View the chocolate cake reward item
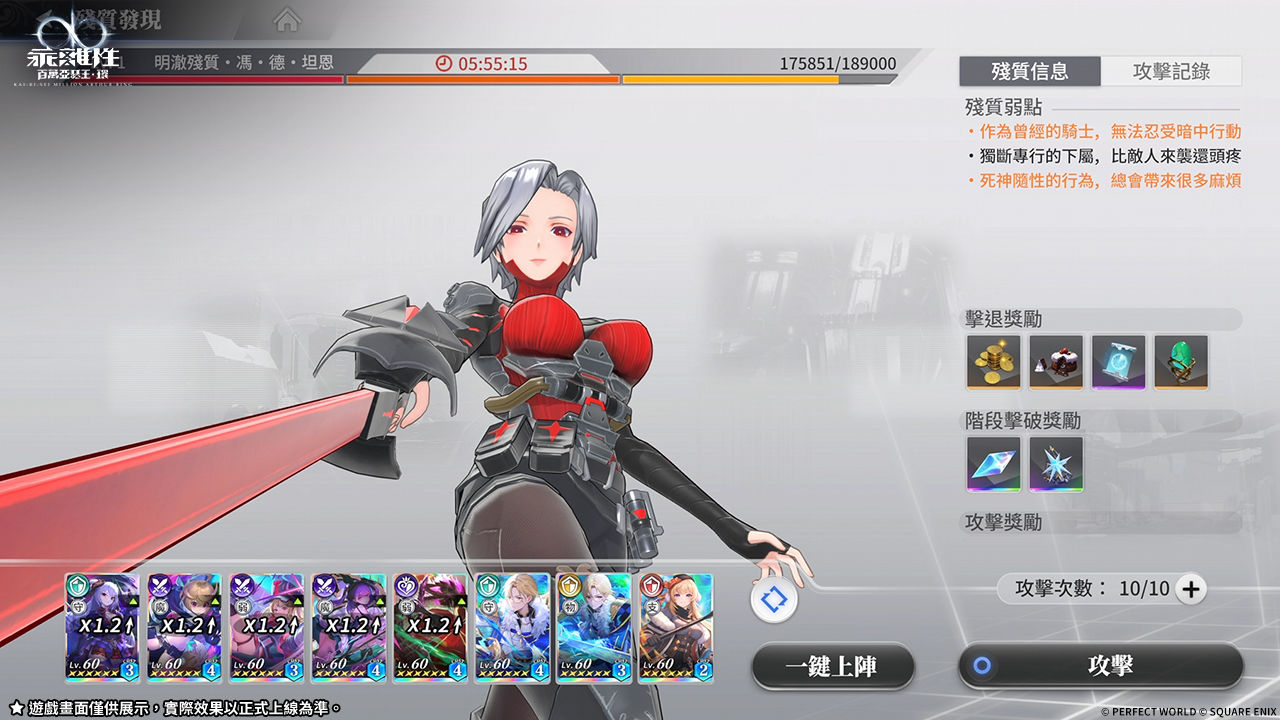Screen dimensions: 1280x720 point(1056,361)
